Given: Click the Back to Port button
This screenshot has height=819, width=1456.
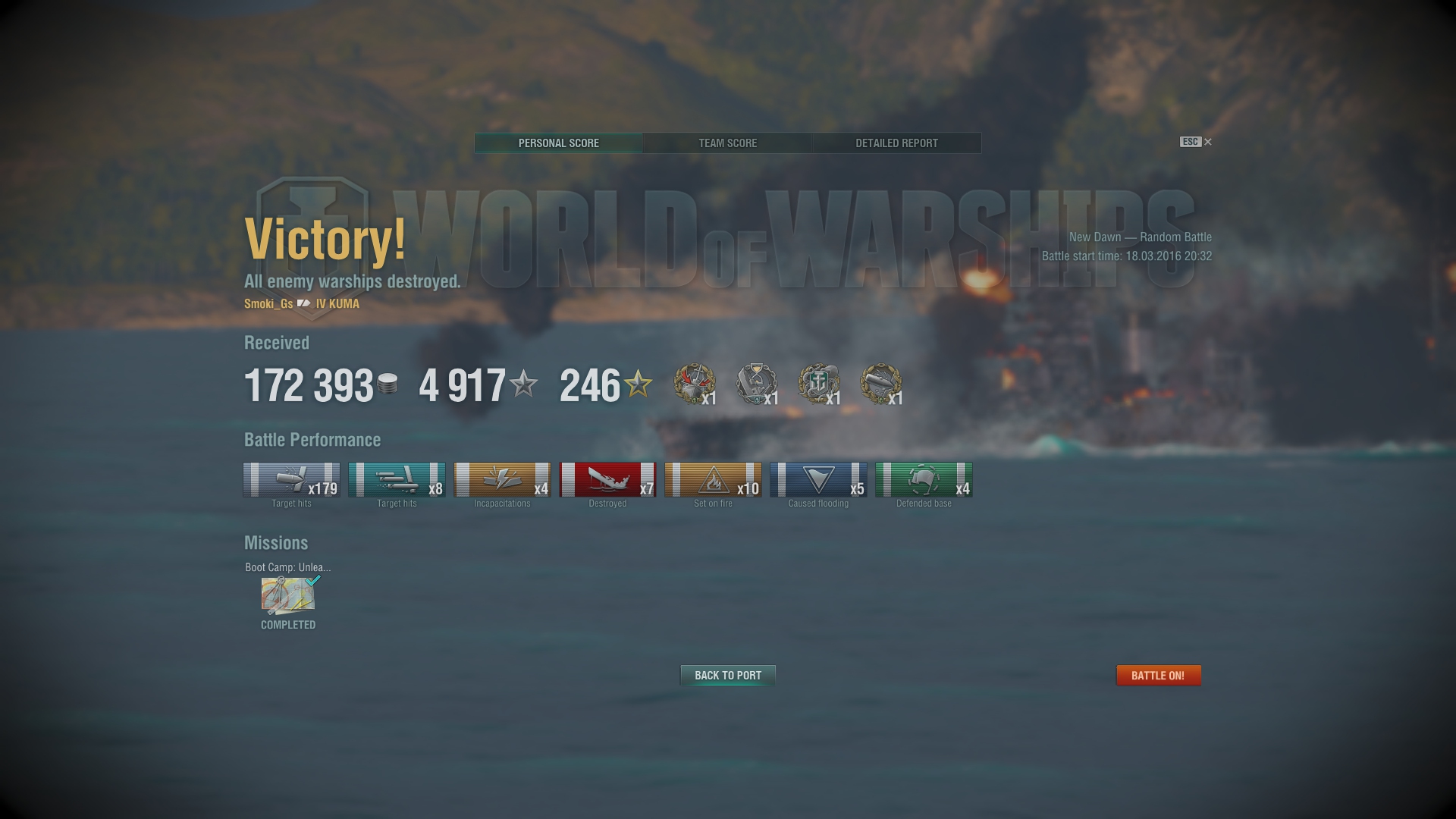Looking at the screenshot, I should pos(728,675).
